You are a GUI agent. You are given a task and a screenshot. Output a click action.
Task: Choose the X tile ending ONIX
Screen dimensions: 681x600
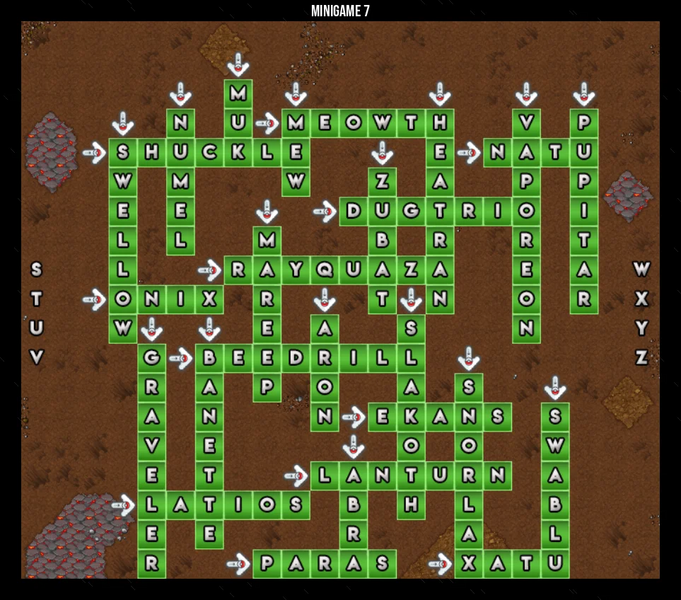pyautogui.click(x=209, y=298)
